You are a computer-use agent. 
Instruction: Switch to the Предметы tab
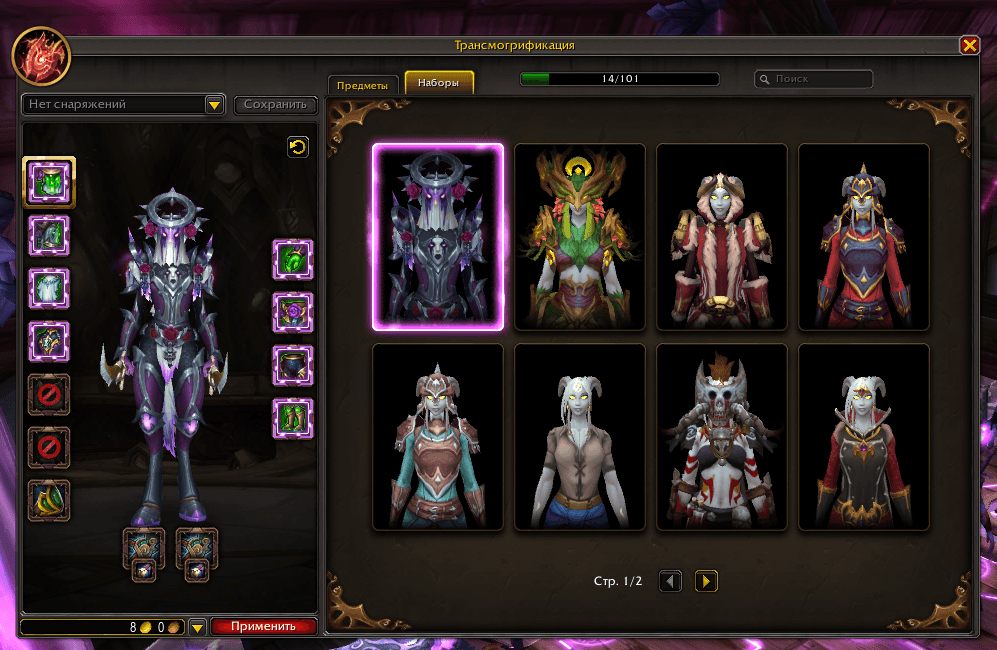coord(362,85)
